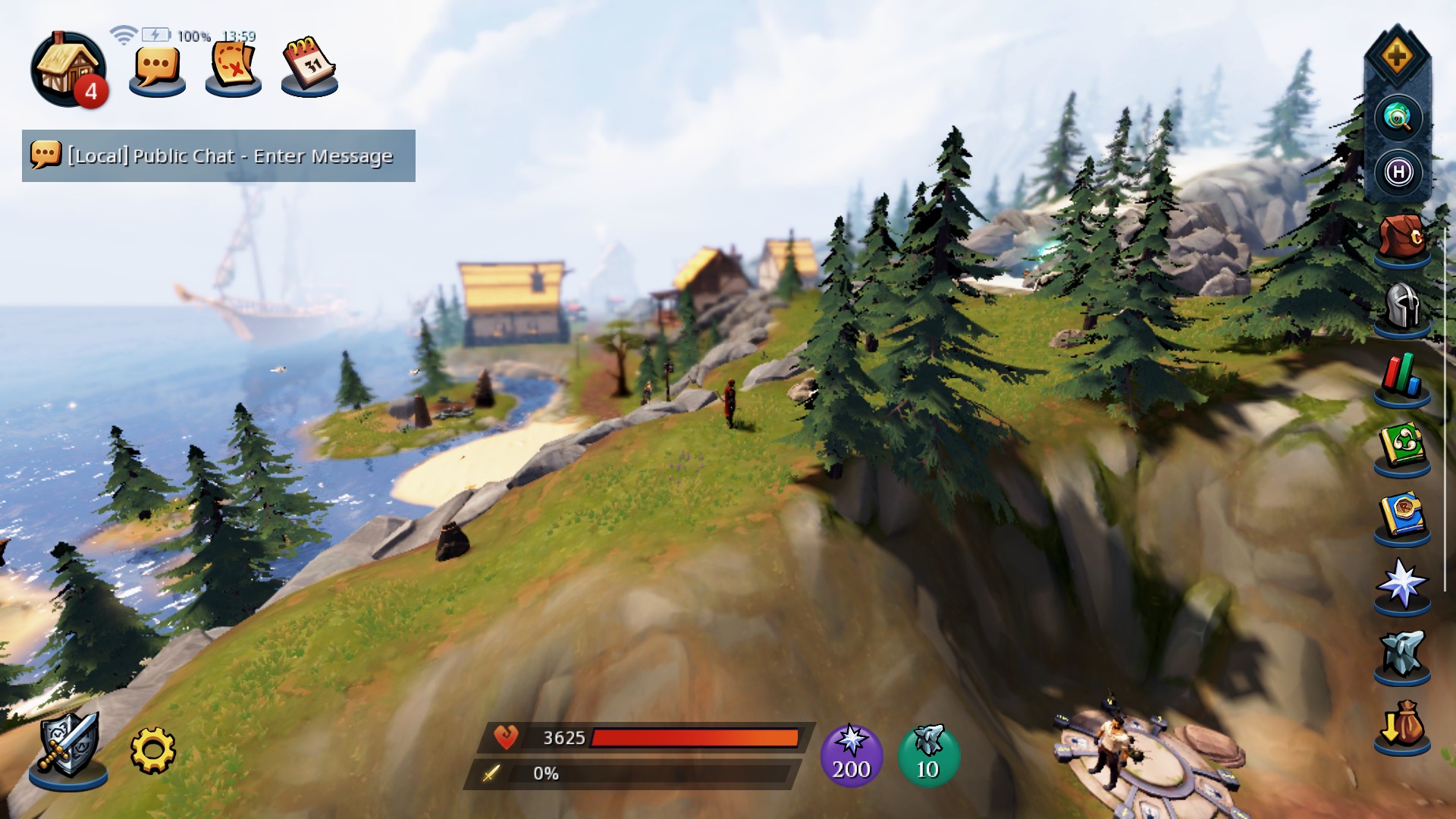Select the purple prayer points orb
1456x819 pixels.
[852, 755]
